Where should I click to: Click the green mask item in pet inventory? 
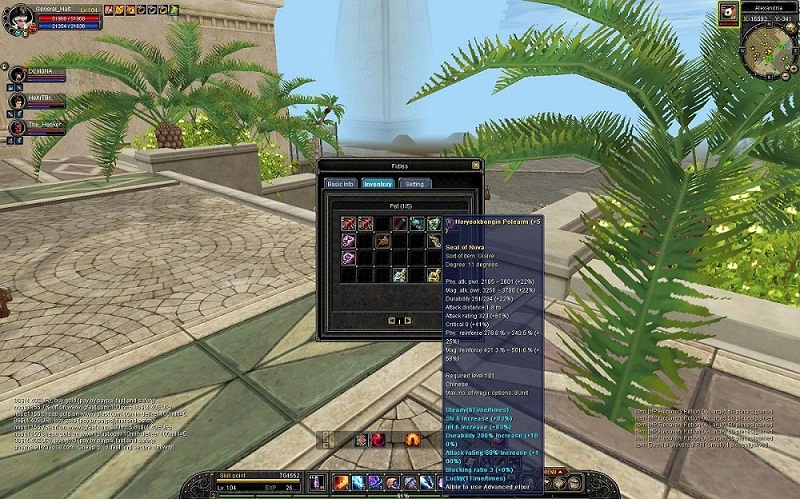click(x=433, y=224)
